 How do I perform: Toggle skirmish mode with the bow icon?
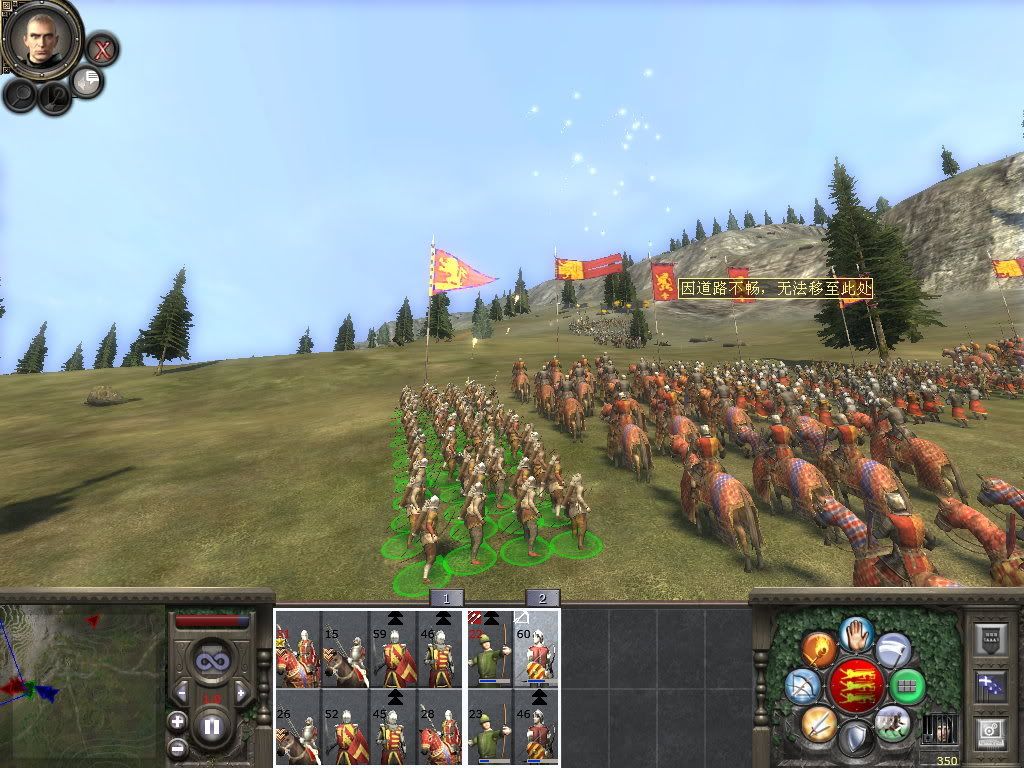(803, 686)
